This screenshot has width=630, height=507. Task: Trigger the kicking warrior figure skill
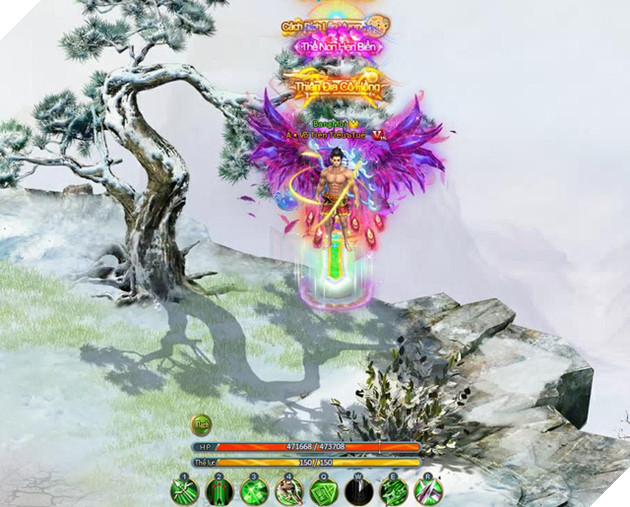pos(289,491)
